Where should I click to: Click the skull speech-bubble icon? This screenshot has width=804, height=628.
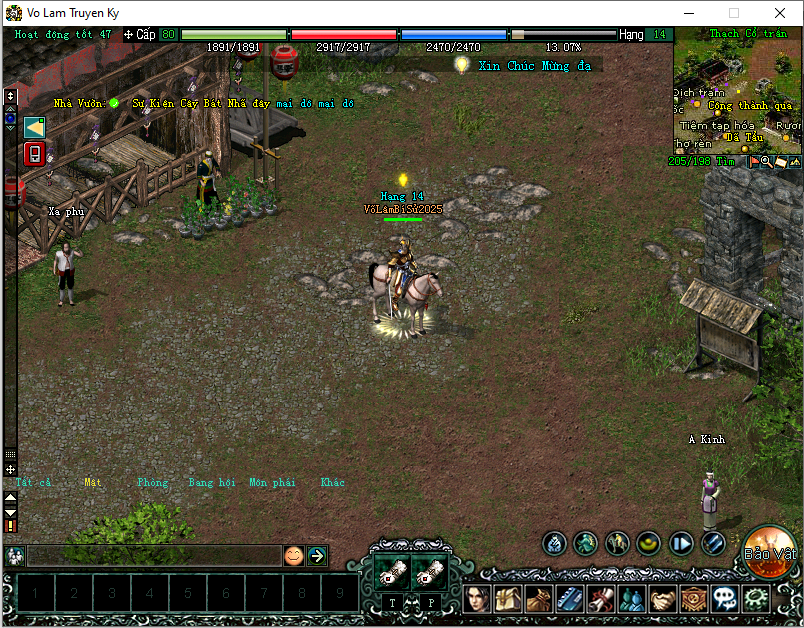[726, 600]
